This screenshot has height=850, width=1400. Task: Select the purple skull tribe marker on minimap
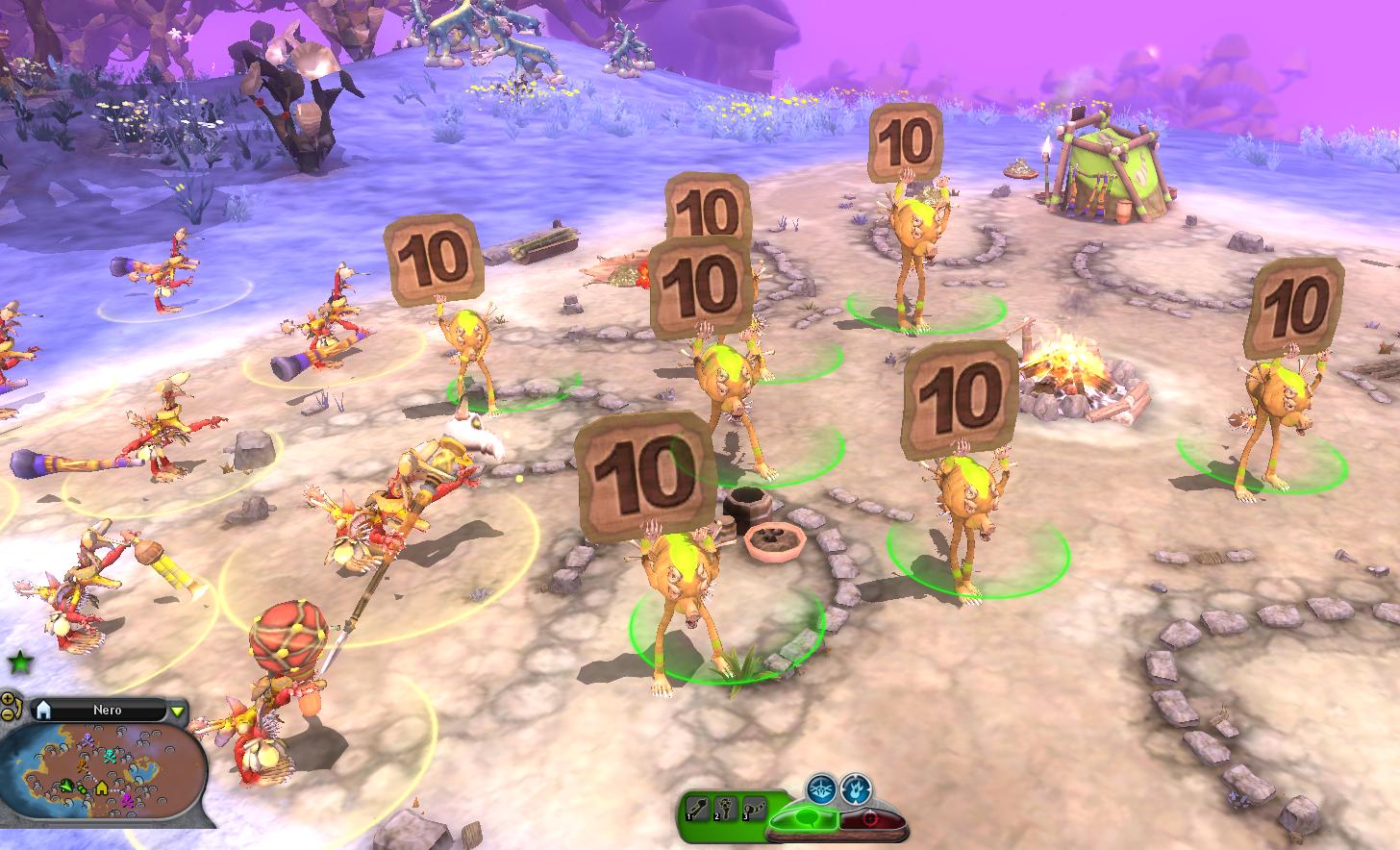pyautogui.click(x=88, y=739)
